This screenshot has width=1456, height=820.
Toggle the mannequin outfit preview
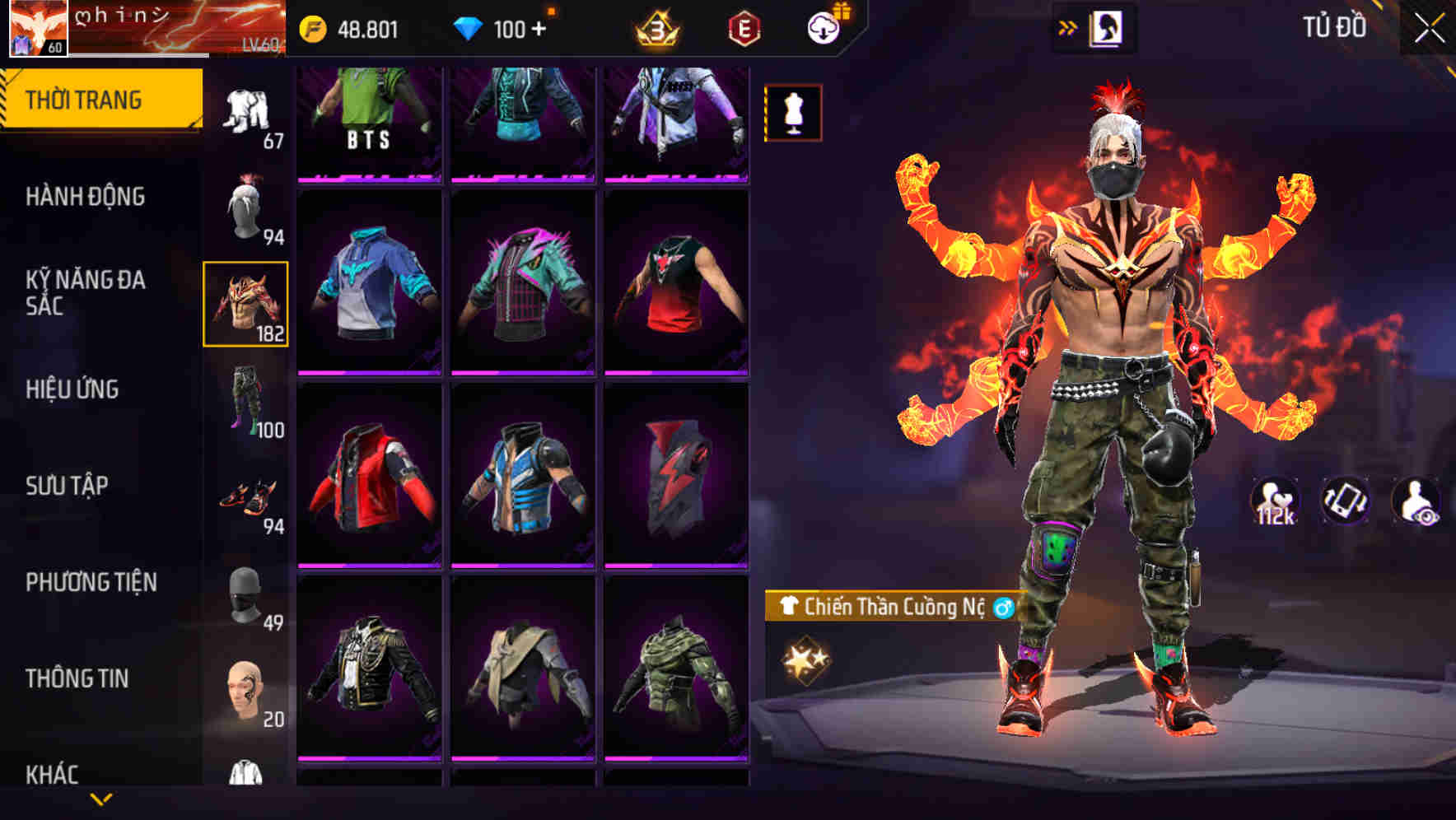click(x=792, y=114)
